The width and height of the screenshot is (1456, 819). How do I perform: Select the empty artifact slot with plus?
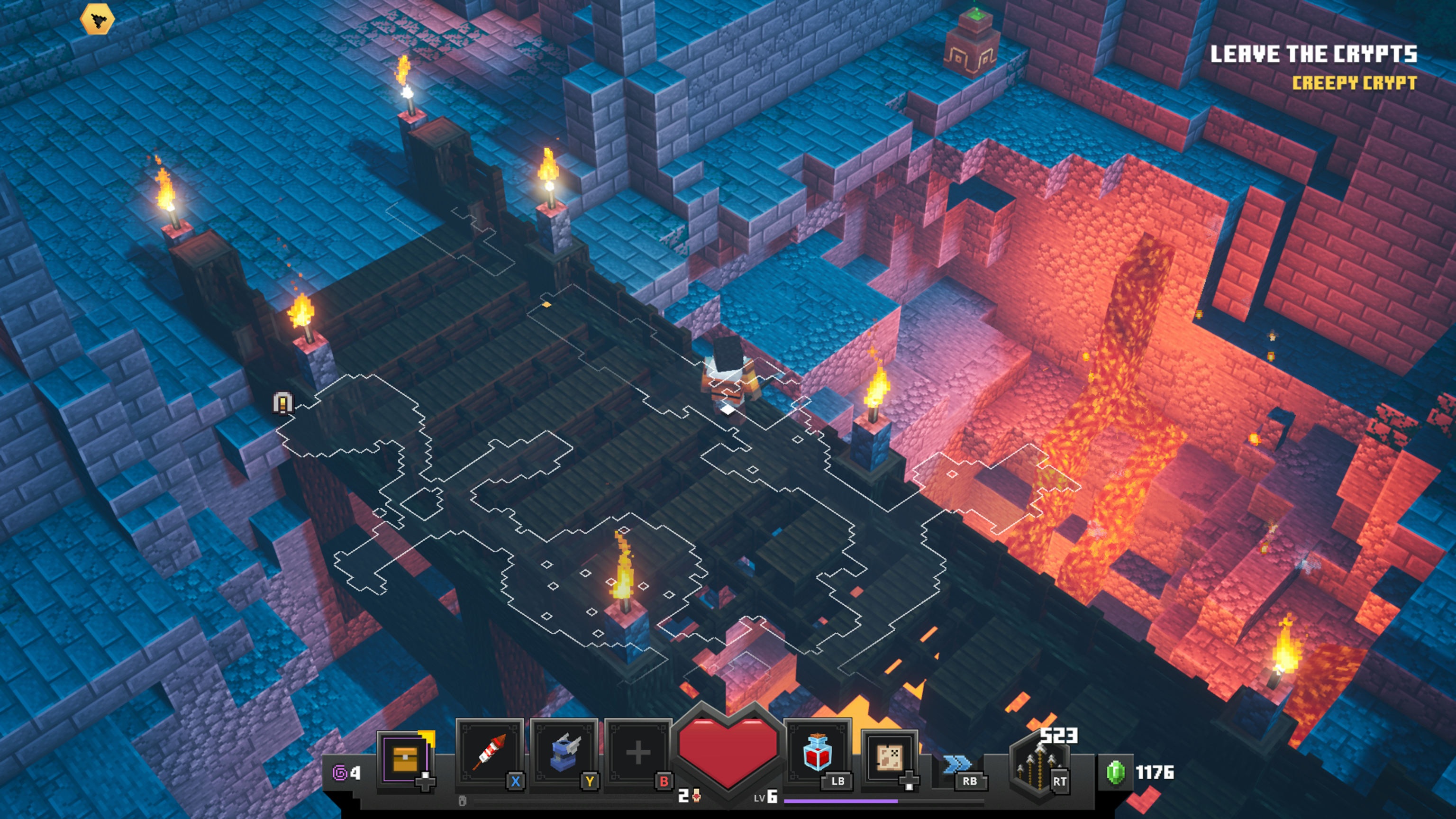tap(637, 753)
